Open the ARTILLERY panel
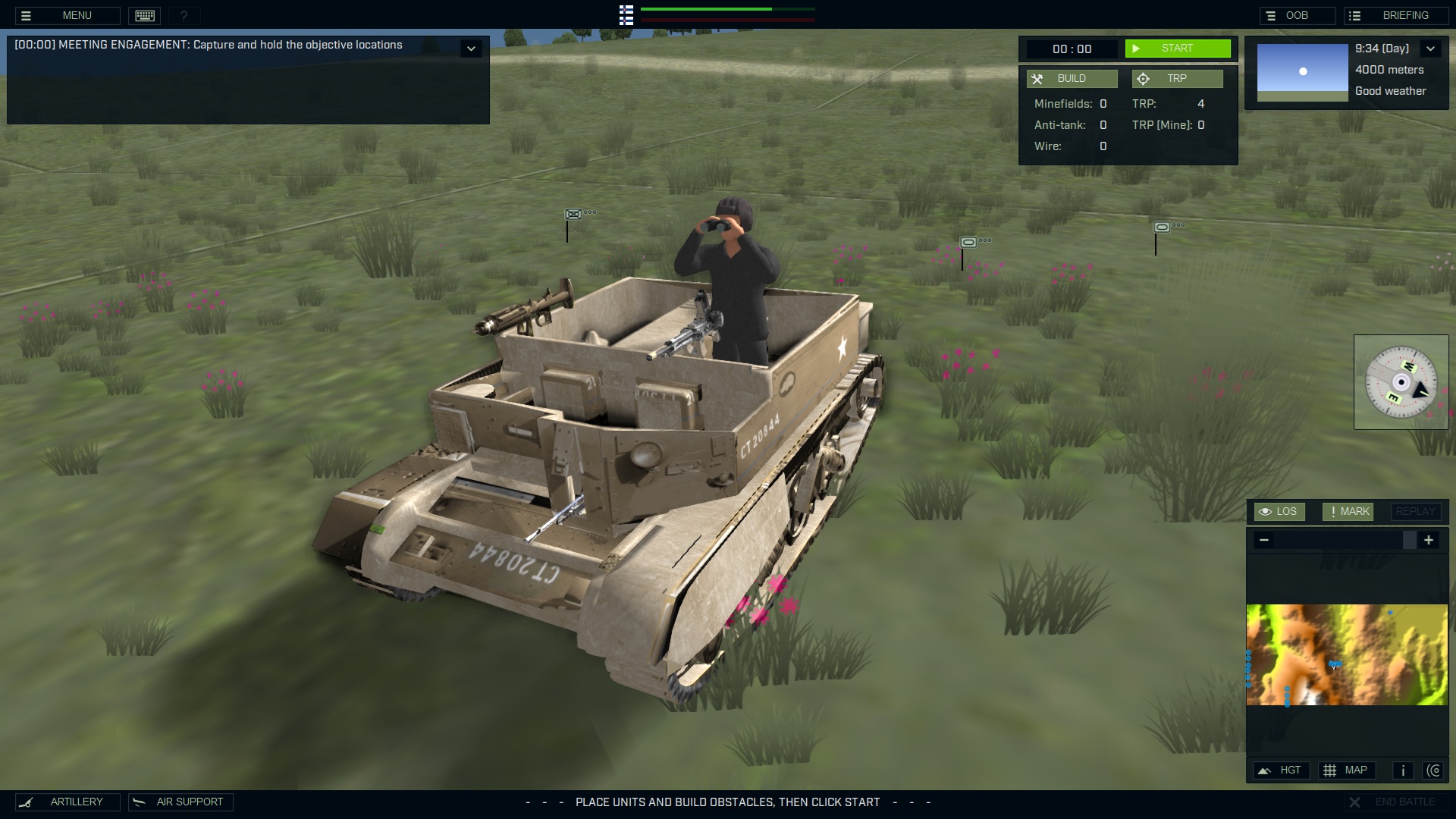 click(x=67, y=802)
